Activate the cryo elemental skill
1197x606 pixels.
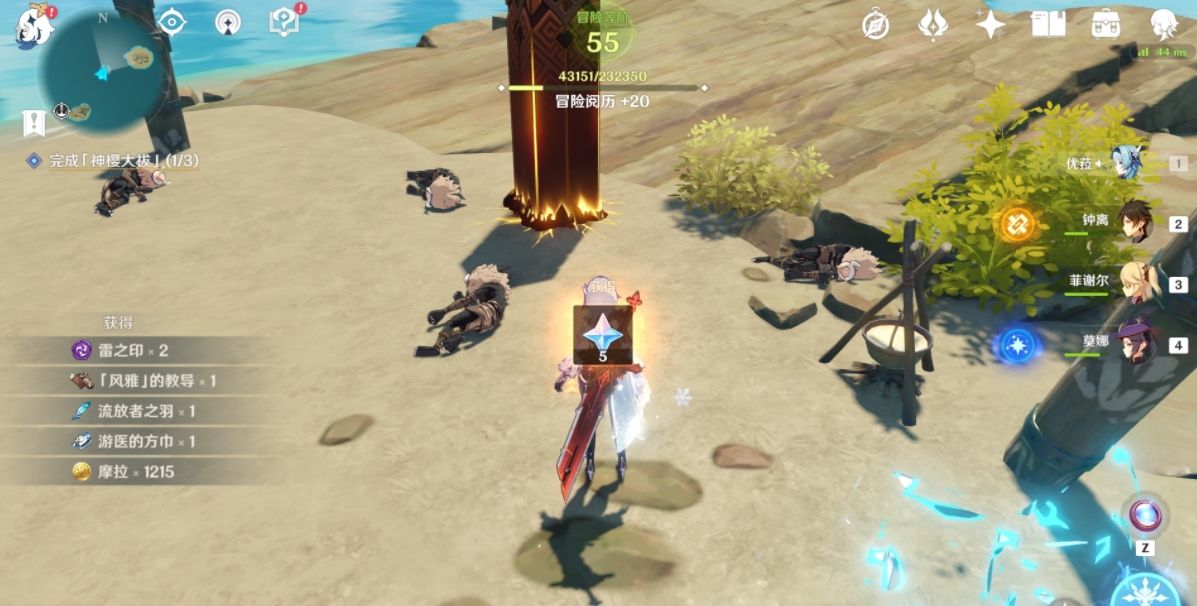click(1147, 590)
